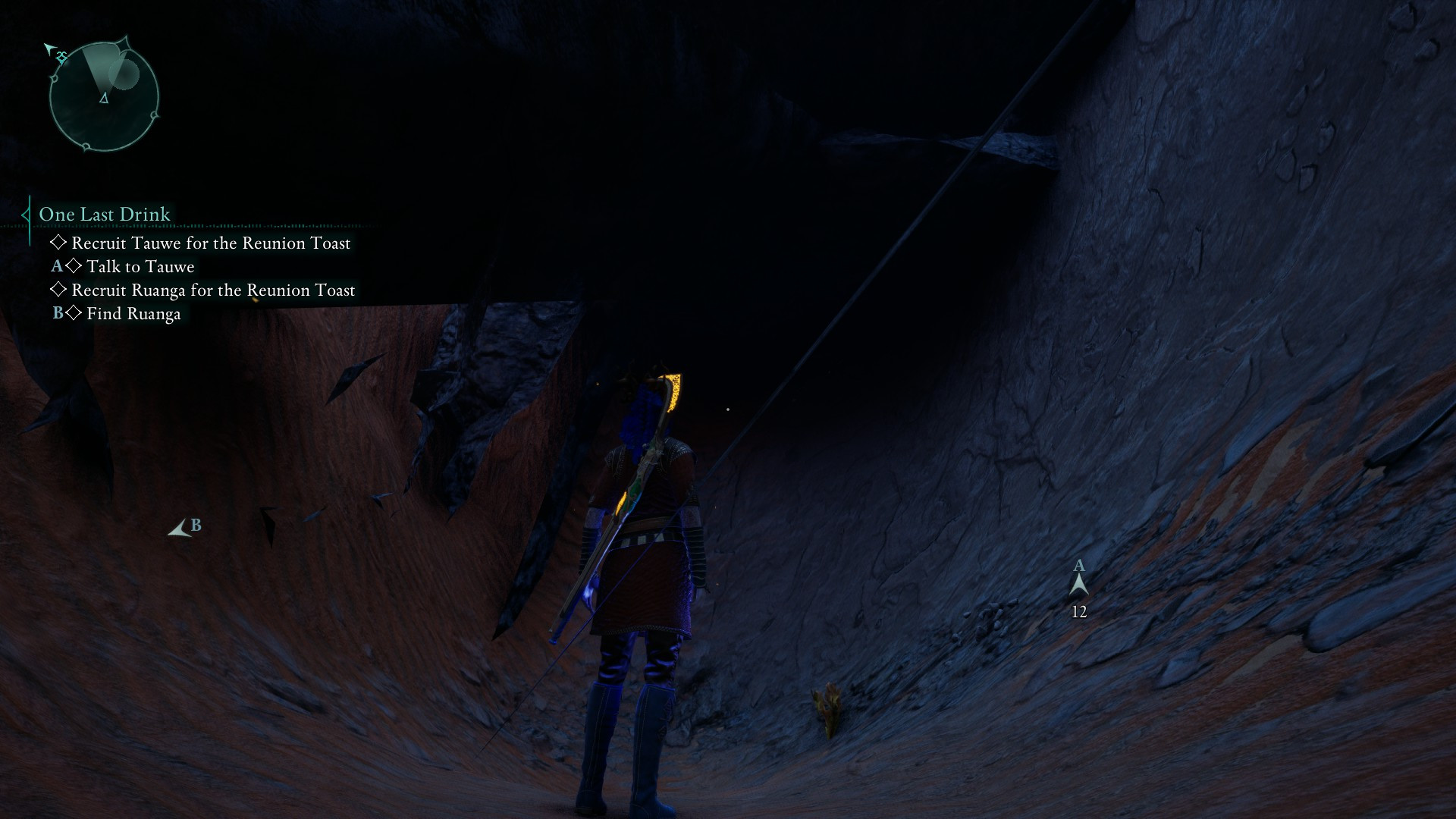Choose the Recruit Ruanga for the Reunion Toast objective

[x=212, y=290]
